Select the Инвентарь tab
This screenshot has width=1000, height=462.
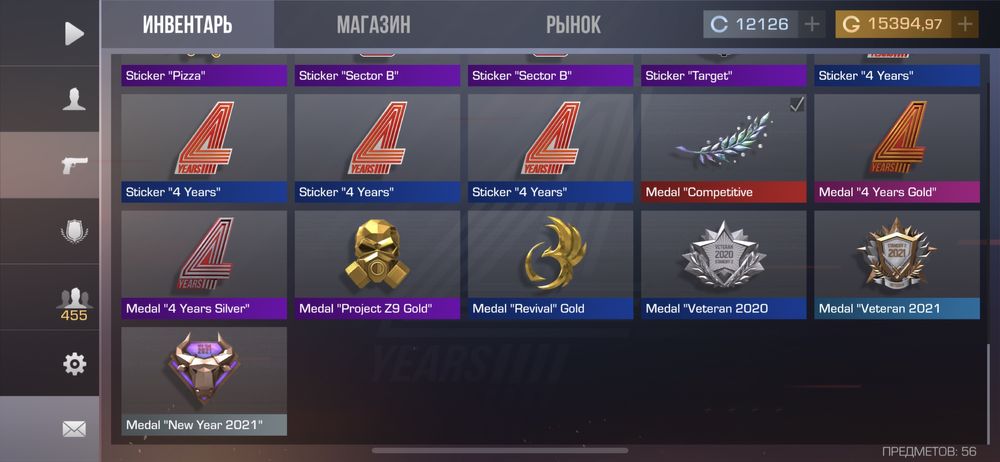187,25
